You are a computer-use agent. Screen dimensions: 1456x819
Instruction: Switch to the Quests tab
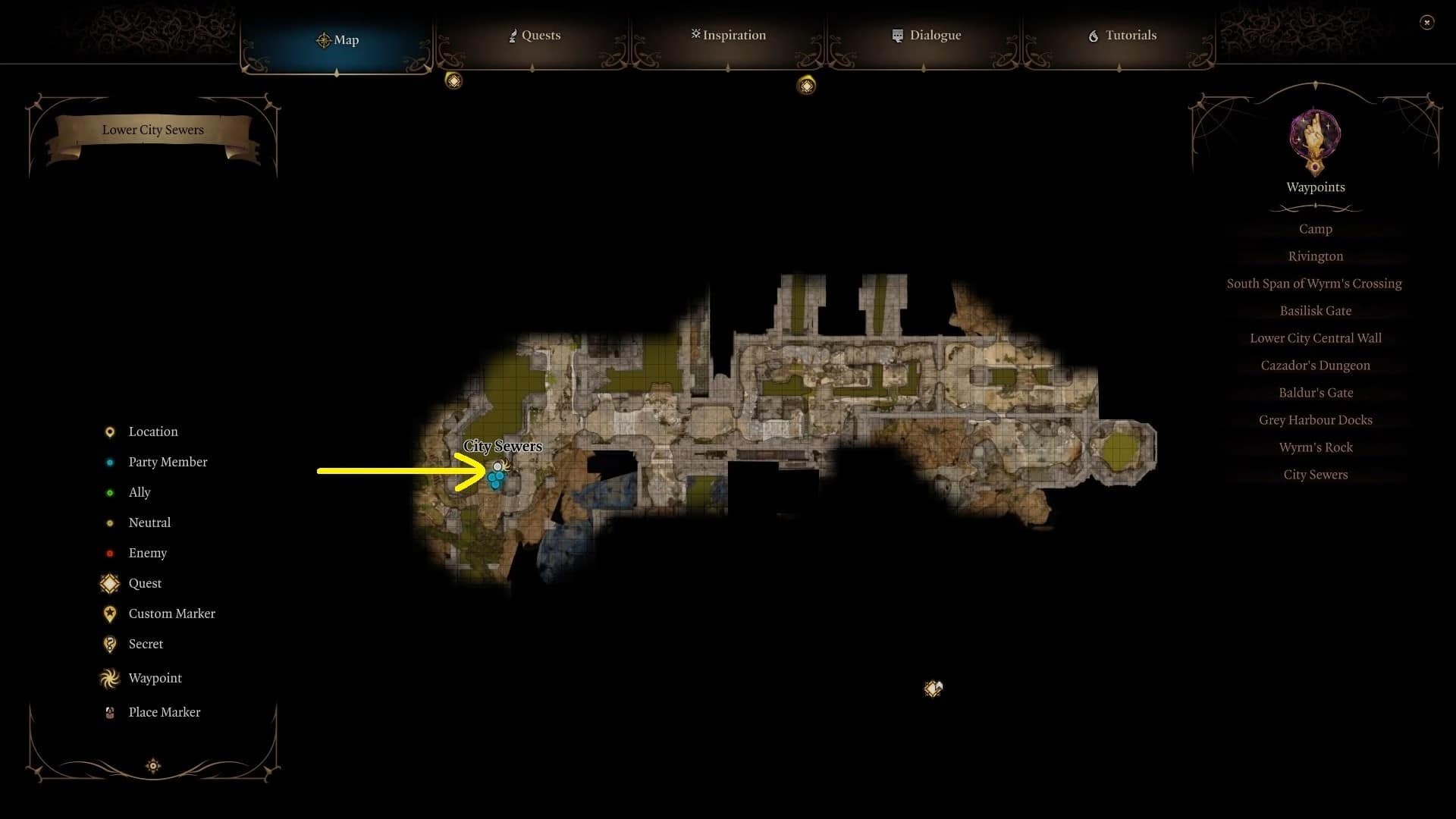click(535, 36)
